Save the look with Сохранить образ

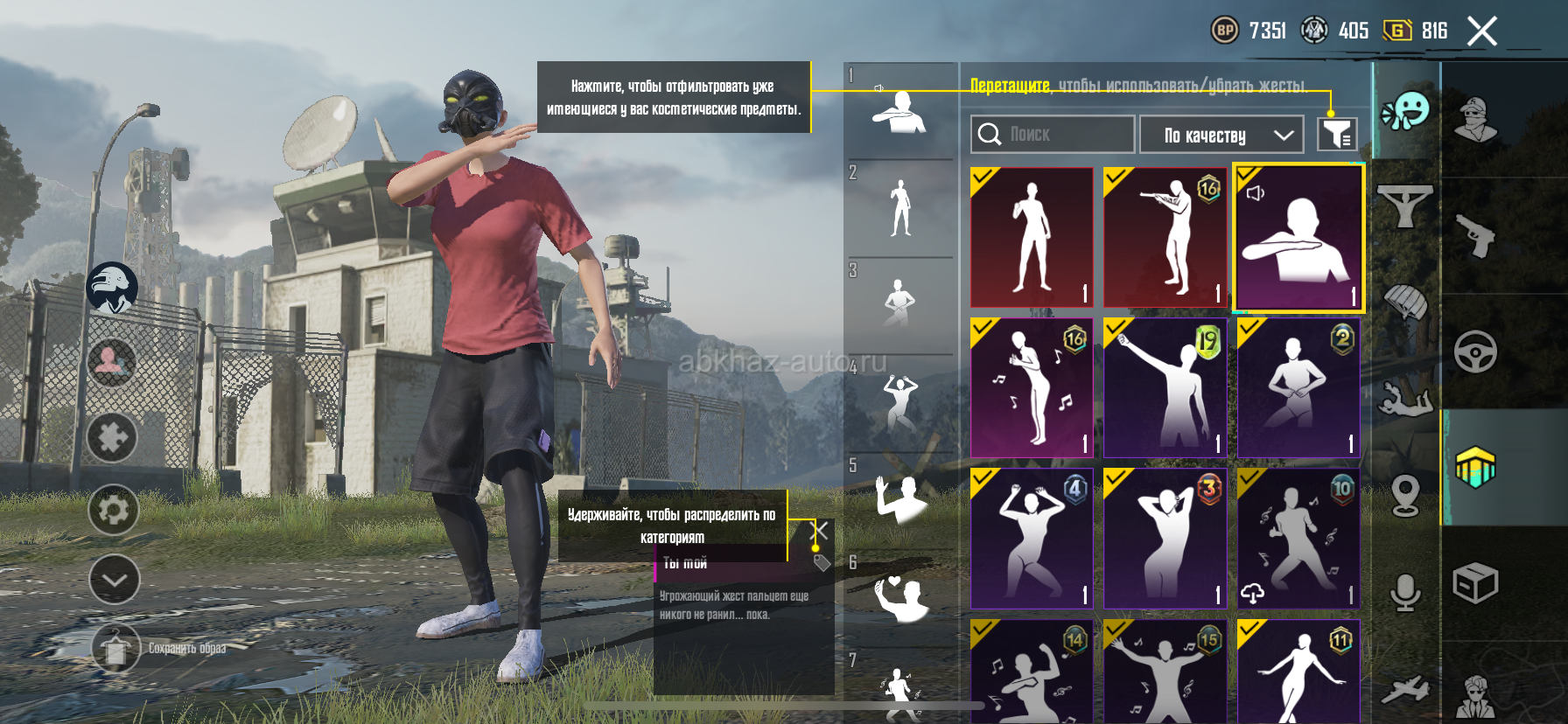pyautogui.click(x=115, y=648)
